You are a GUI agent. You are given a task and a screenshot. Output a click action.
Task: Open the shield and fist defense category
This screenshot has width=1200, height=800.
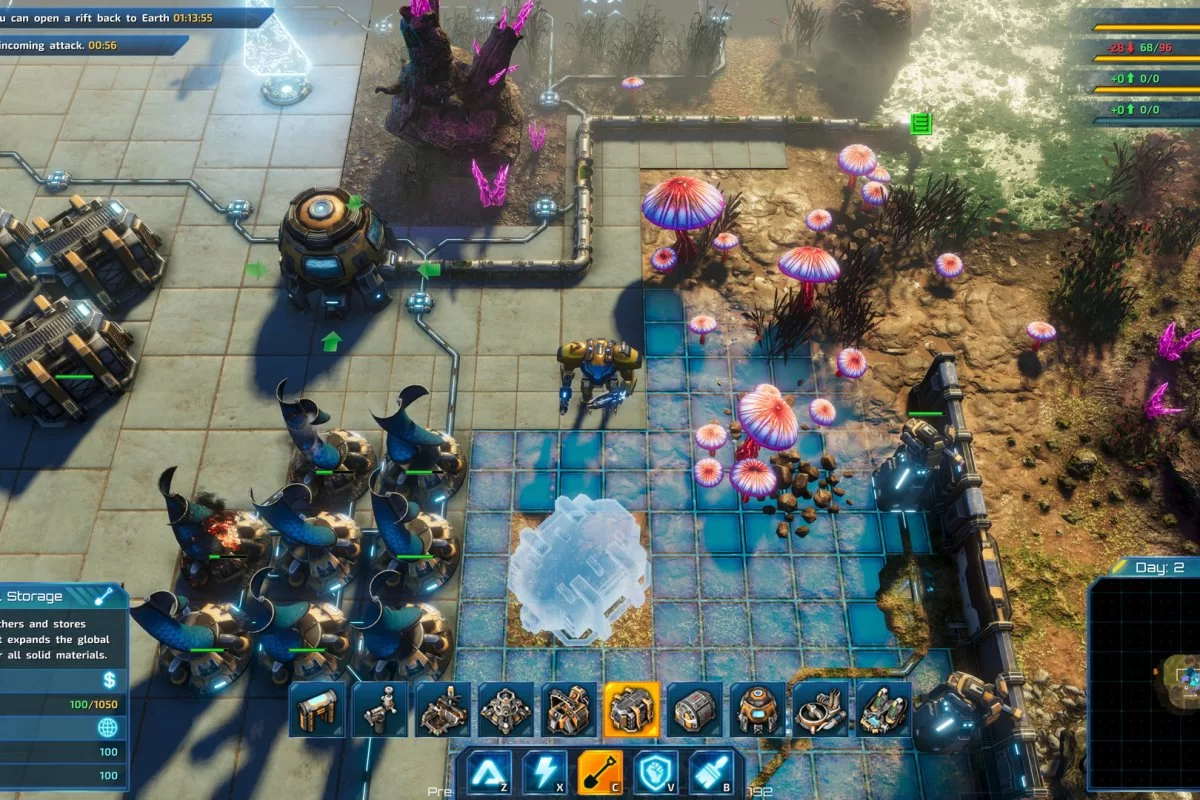[657, 772]
